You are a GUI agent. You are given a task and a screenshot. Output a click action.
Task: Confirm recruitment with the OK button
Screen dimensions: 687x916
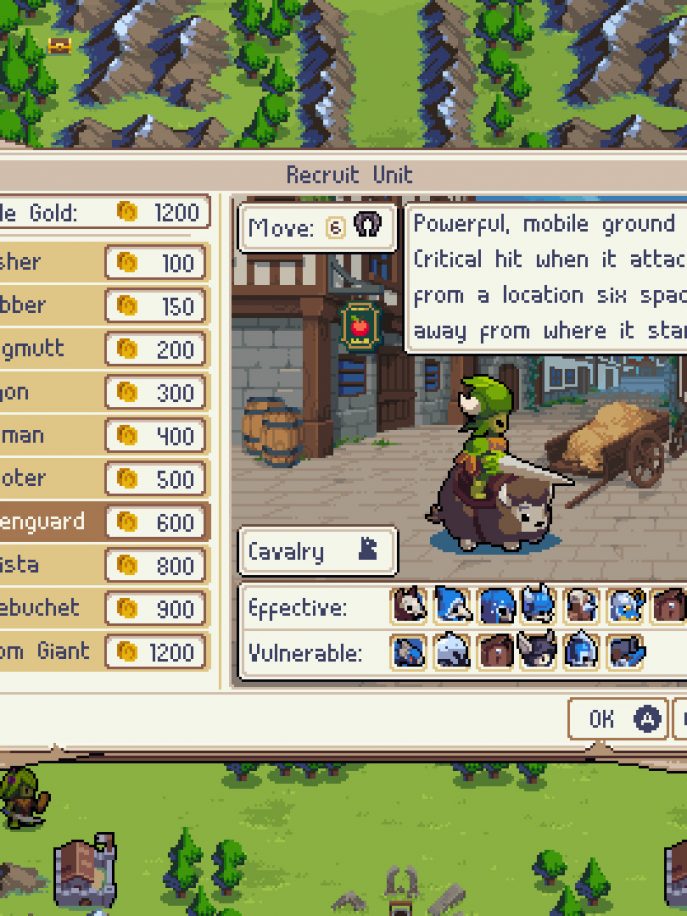point(617,718)
